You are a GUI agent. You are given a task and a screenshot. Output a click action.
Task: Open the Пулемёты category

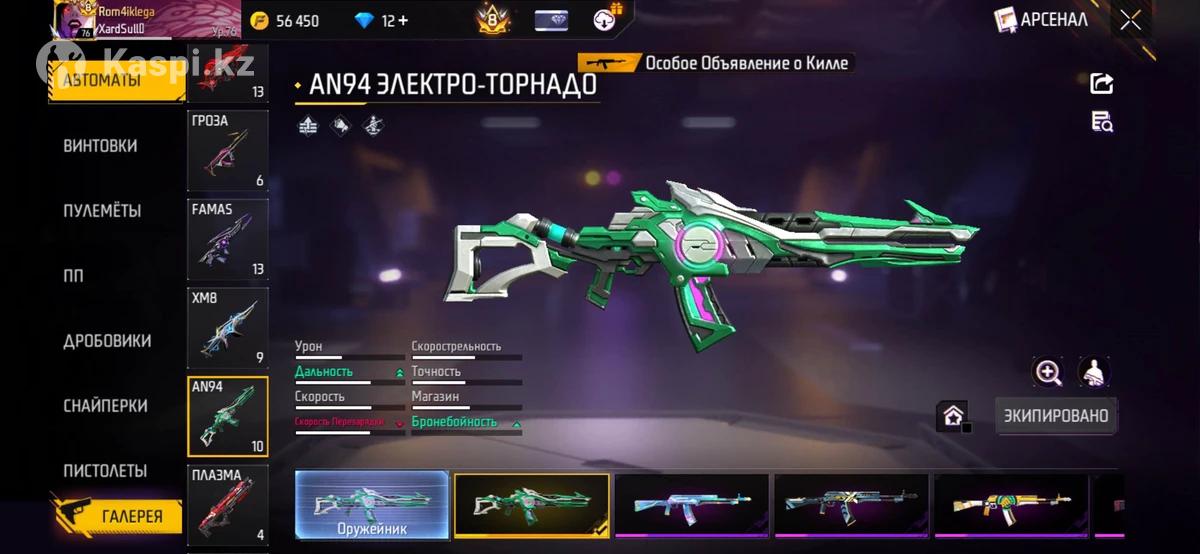102,211
